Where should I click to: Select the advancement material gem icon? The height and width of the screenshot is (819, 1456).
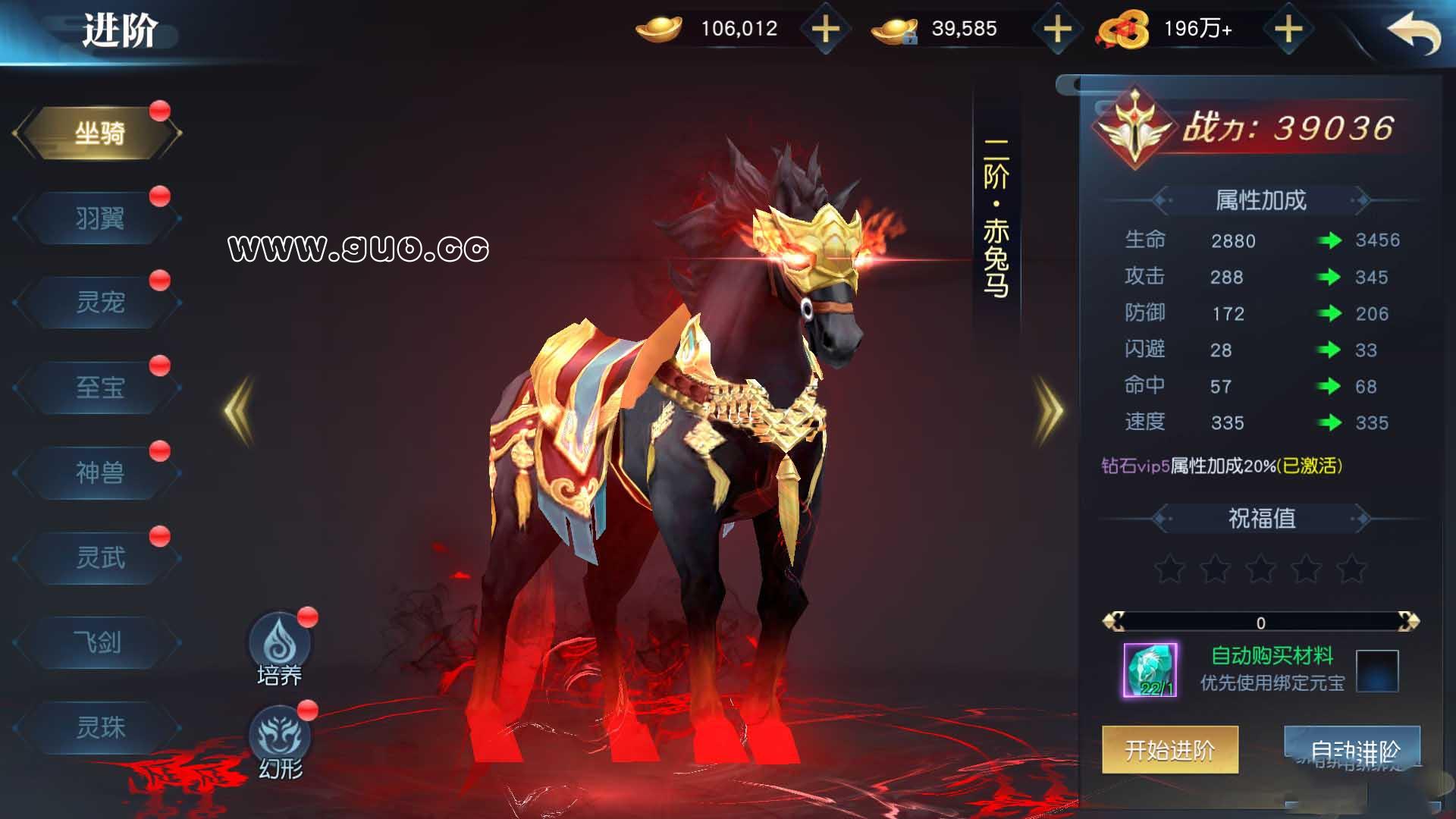click(x=1150, y=670)
